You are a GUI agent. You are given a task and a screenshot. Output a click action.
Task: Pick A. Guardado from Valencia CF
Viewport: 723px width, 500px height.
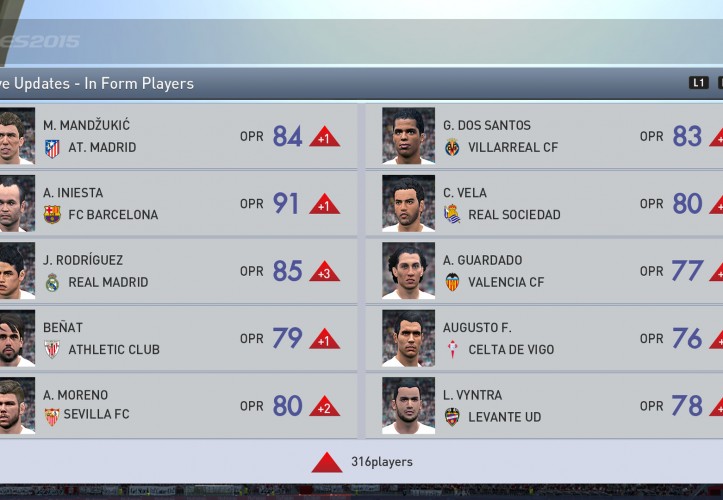[x=545, y=271]
